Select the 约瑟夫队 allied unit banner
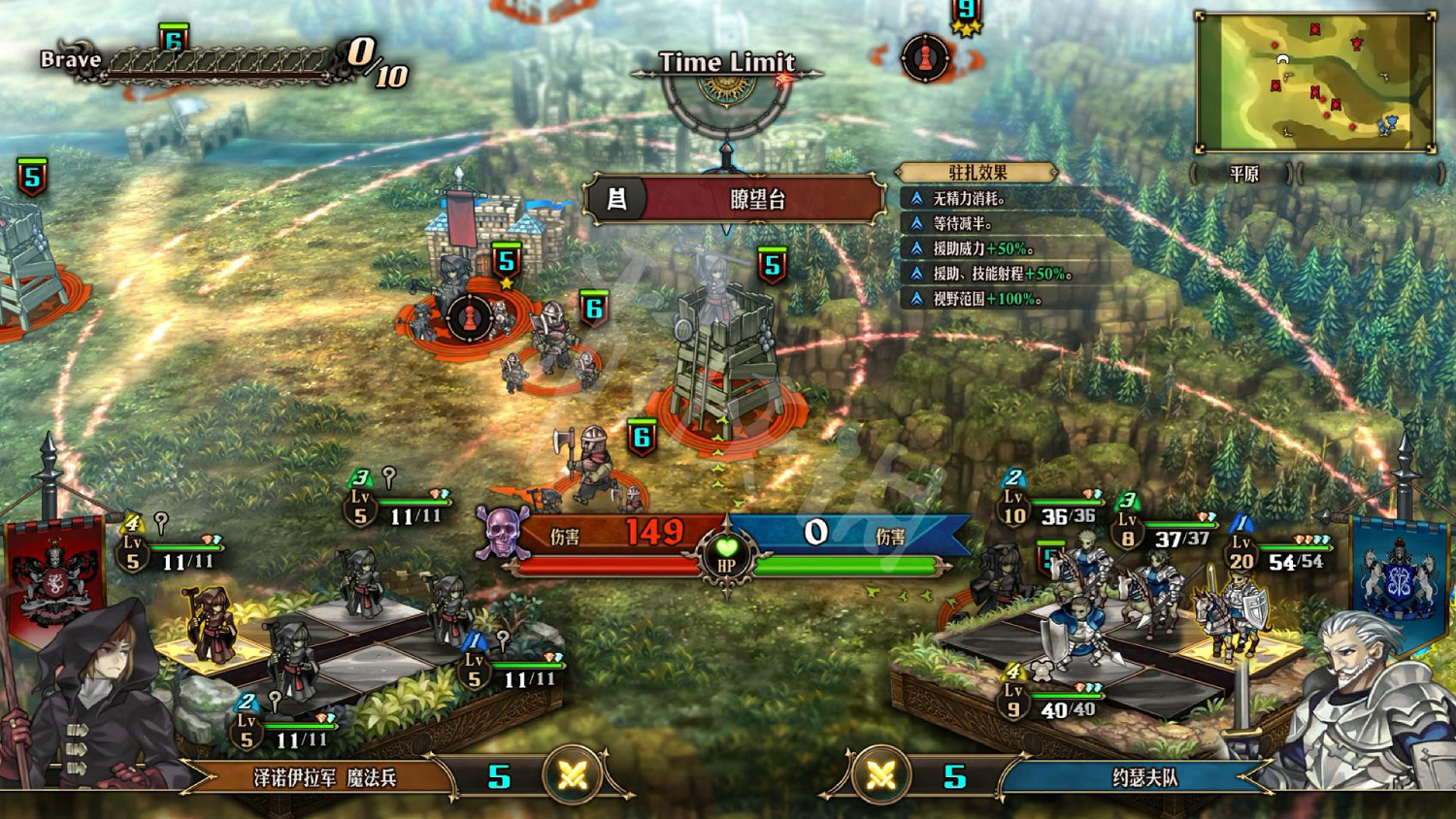Viewport: 1456px width, 819px height. (x=1143, y=777)
